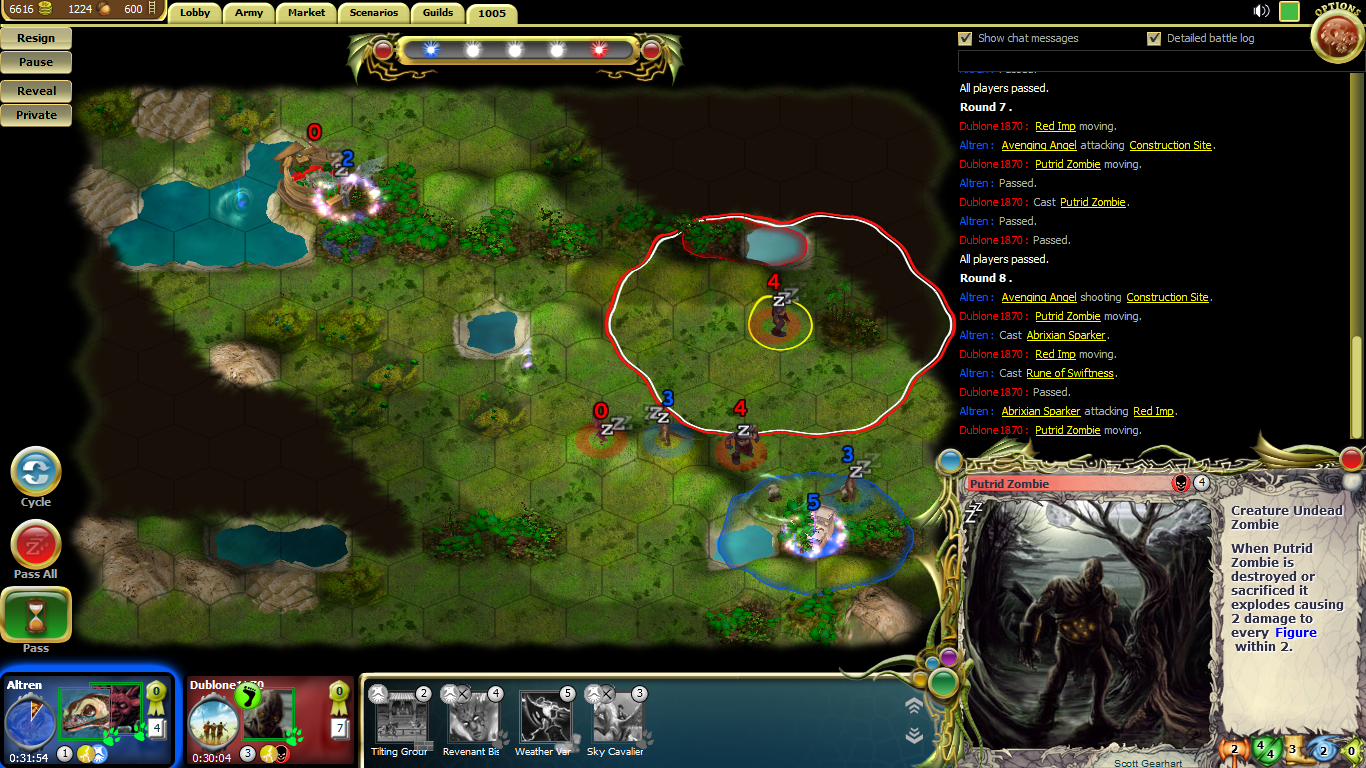1366x768 pixels.
Task: Switch to the Lobby tab
Action: coord(194,13)
